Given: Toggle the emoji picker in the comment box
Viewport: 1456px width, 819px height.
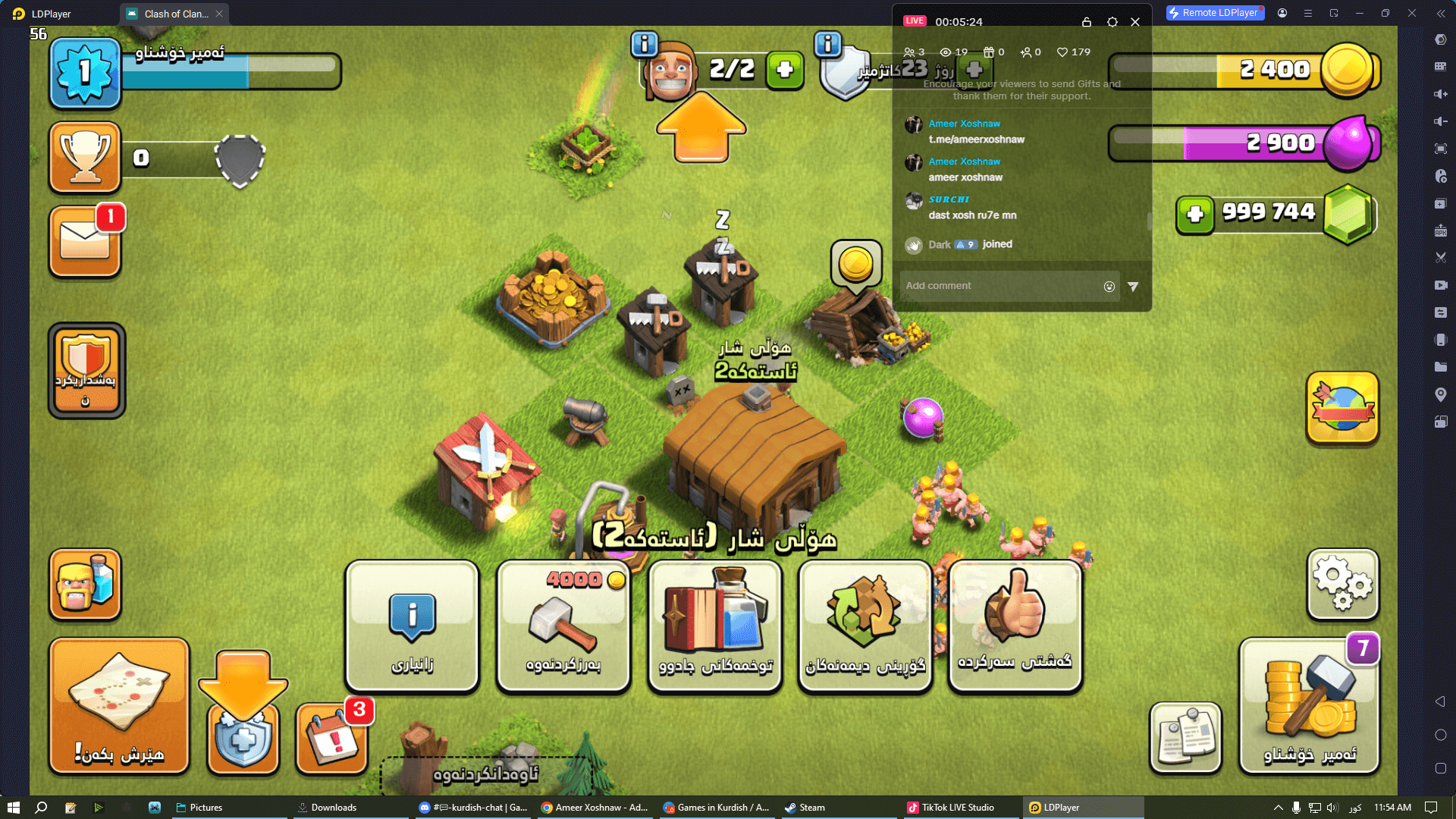Looking at the screenshot, I should pyautogui.click(x=1109, y=286).
